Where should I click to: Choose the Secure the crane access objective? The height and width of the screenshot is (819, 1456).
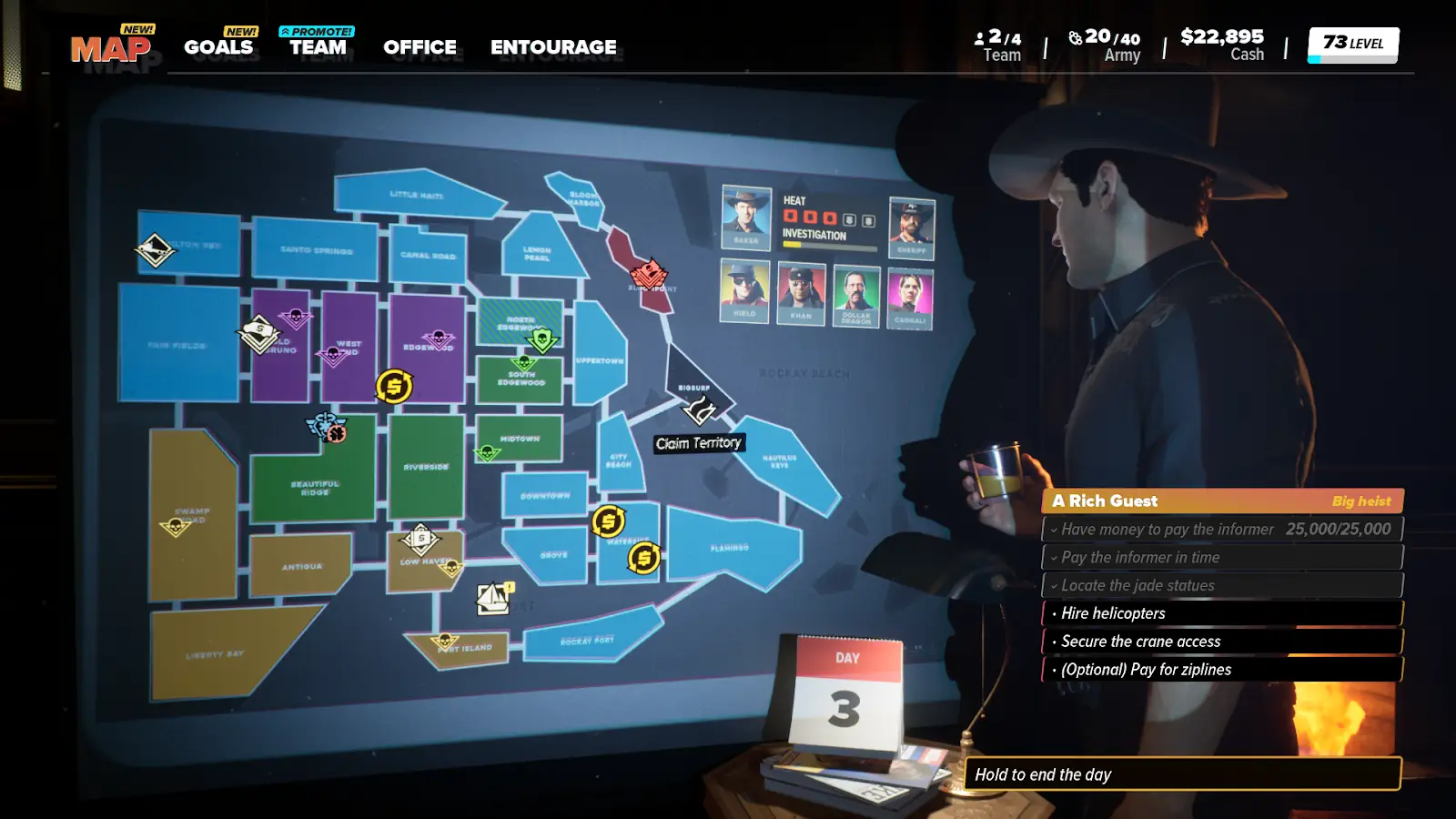click(1221, 642)
